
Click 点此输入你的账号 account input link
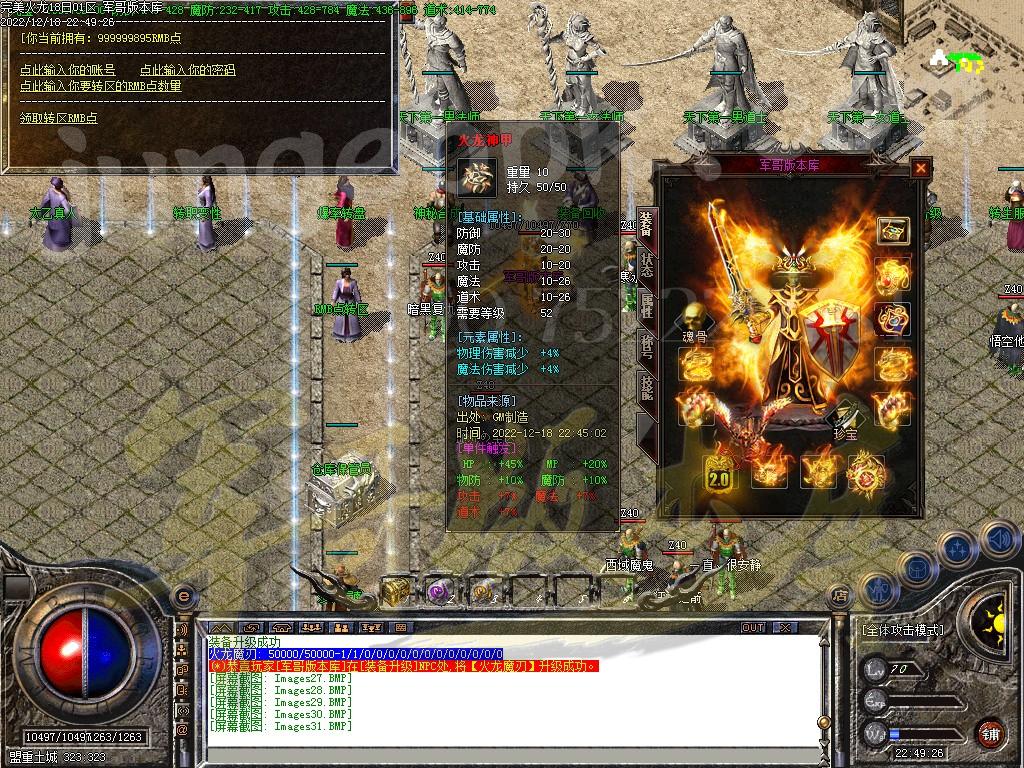[68, 70]
